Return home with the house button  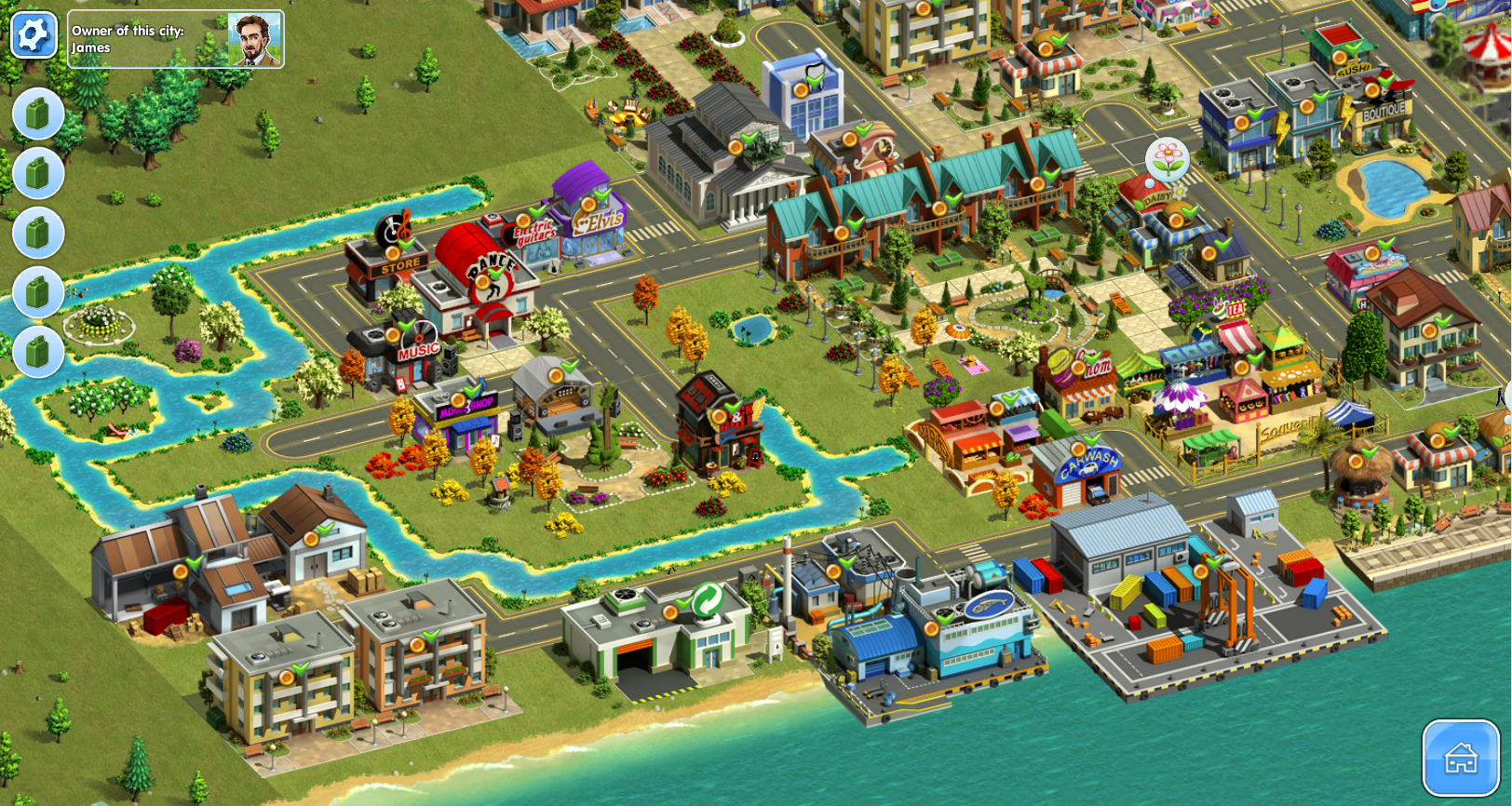coord(1460,758)
